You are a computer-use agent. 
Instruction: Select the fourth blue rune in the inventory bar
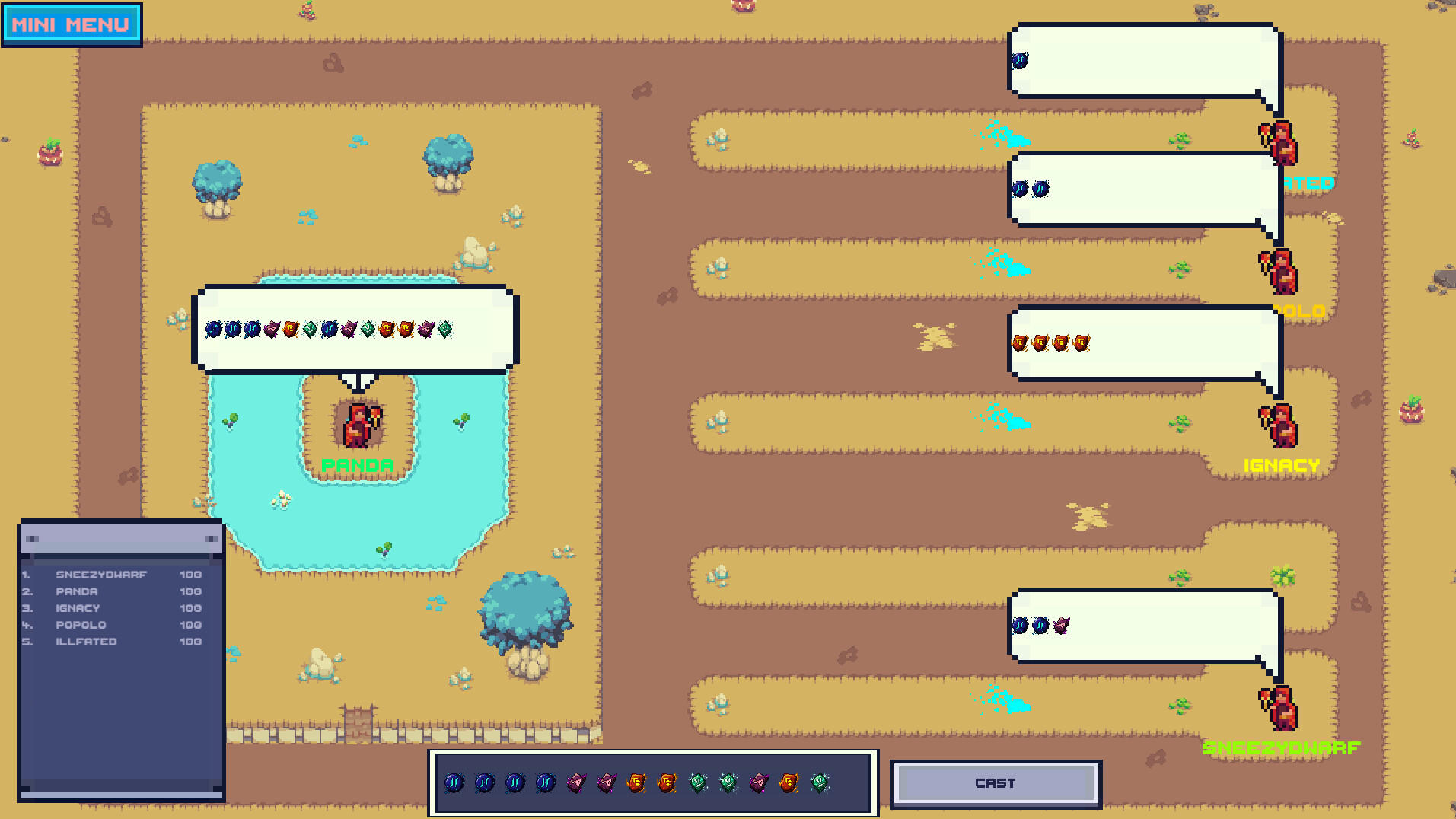coord(545,782)
